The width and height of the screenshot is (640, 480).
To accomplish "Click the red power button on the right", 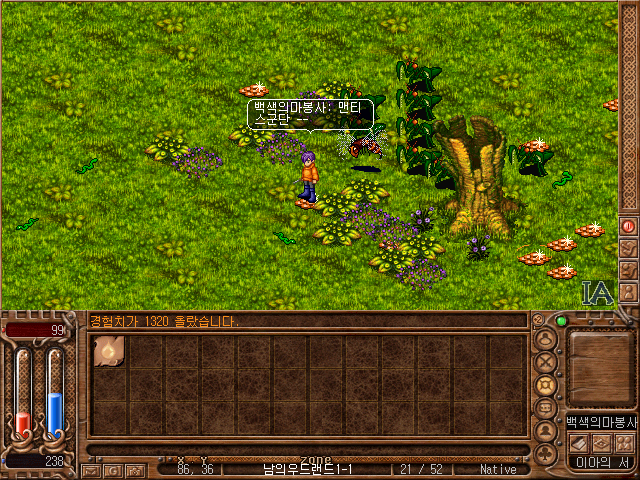I will (x=628, y=226).
